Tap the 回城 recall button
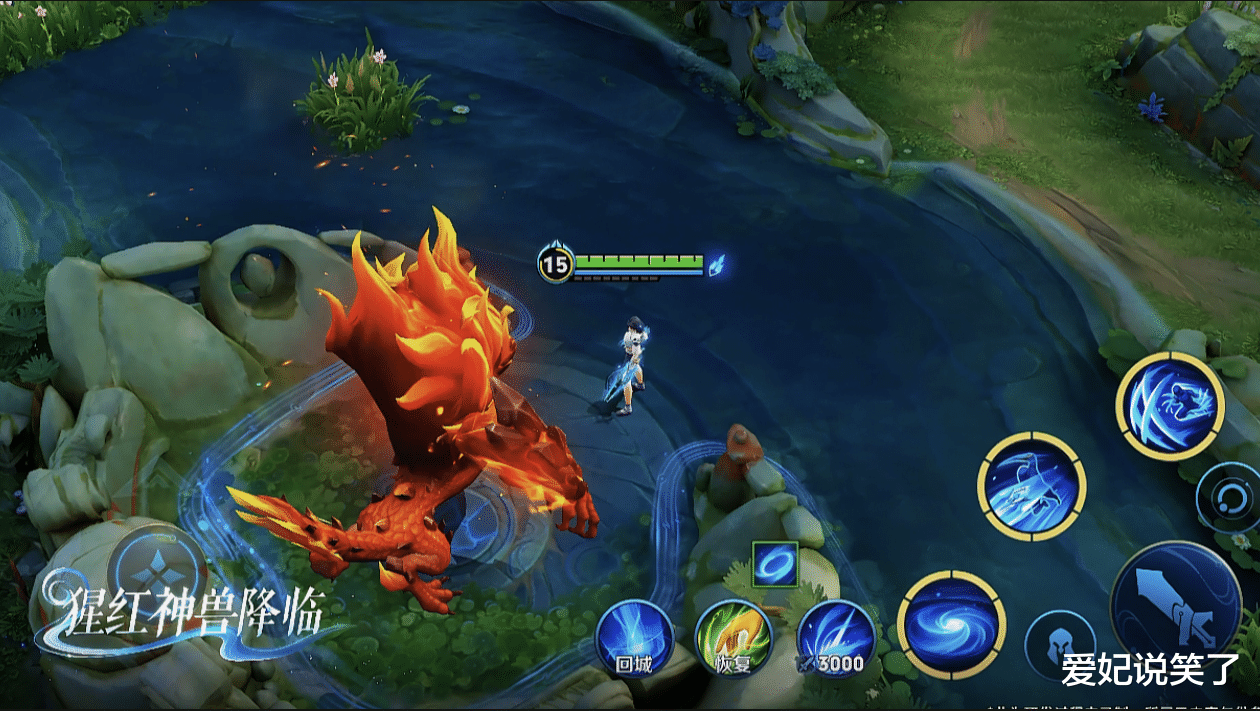This screenshot has width=1260, height=711. 634,638
